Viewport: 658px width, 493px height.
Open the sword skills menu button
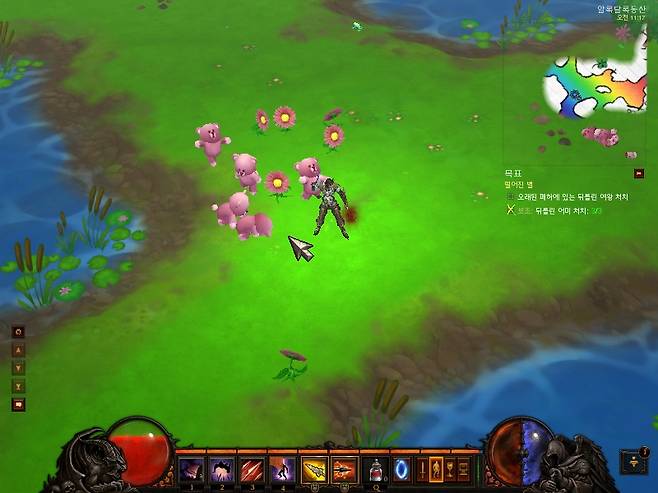point(421,469)
